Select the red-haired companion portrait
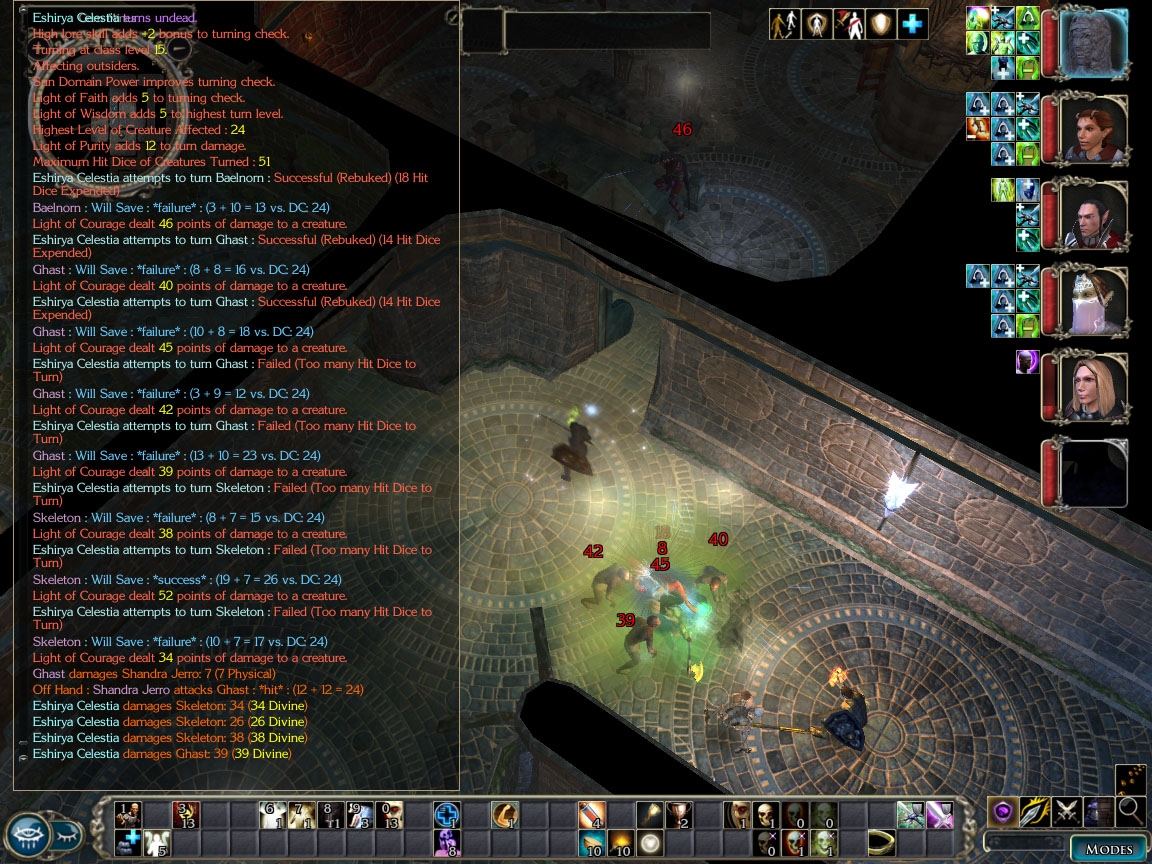The height and width of the screenshot is (864, 1152). point(1091,130)
